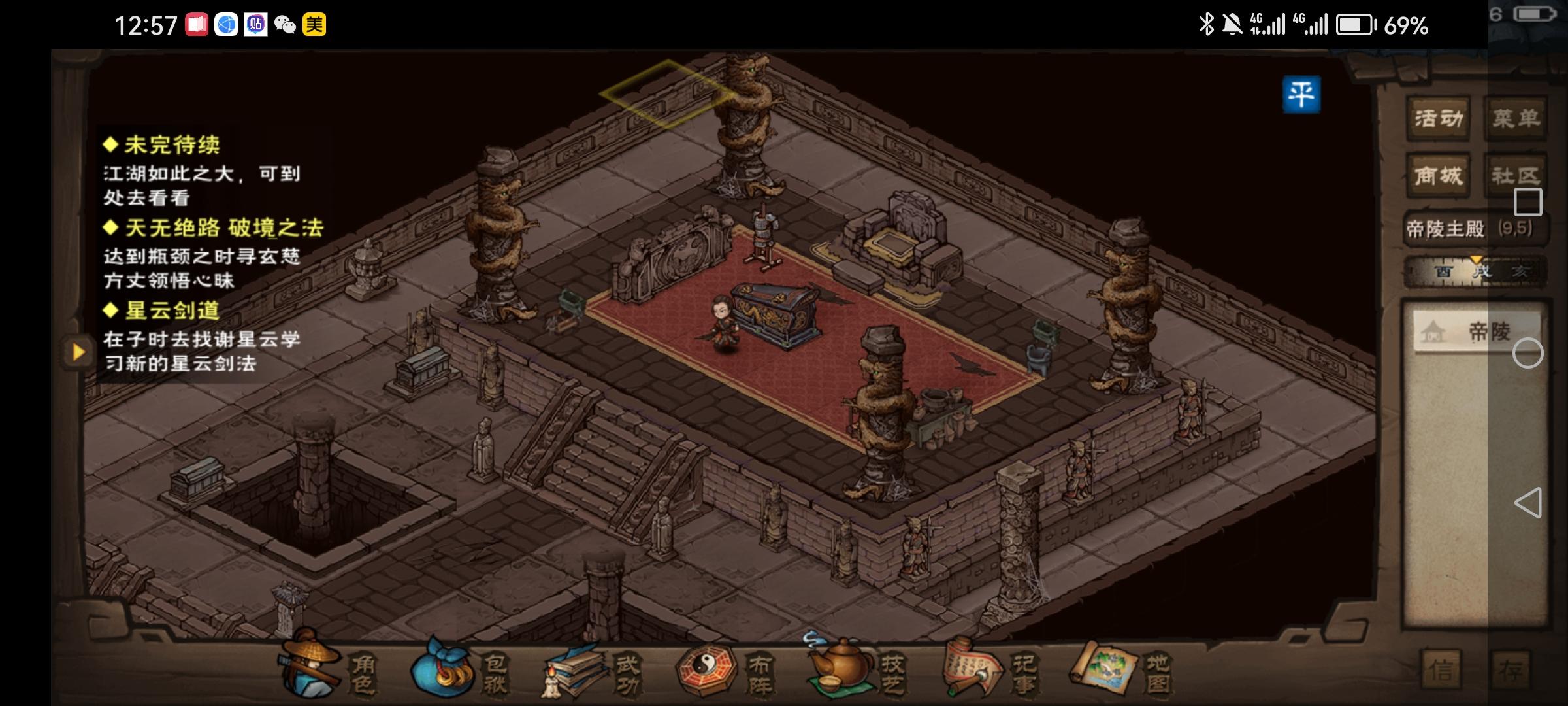Select the 天无绝路 破境之法 quest
Viewport: 1568px width, 706px height.
tap(223, 228)
